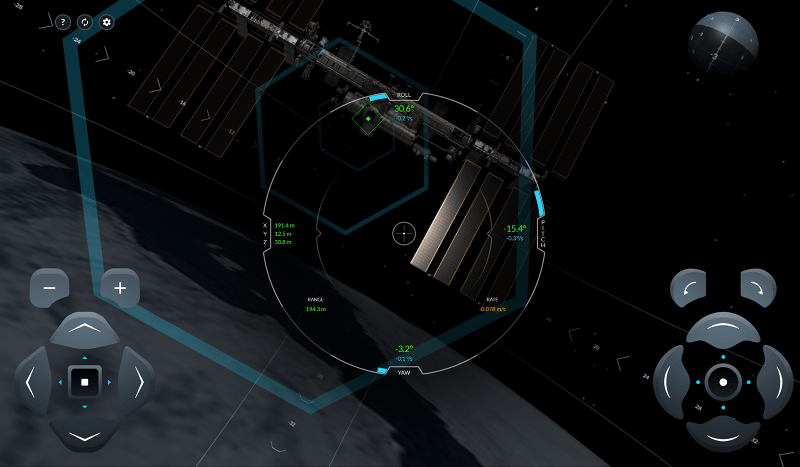
Task: Translate right using the left pad's right chevron
Action: (138, 381)
